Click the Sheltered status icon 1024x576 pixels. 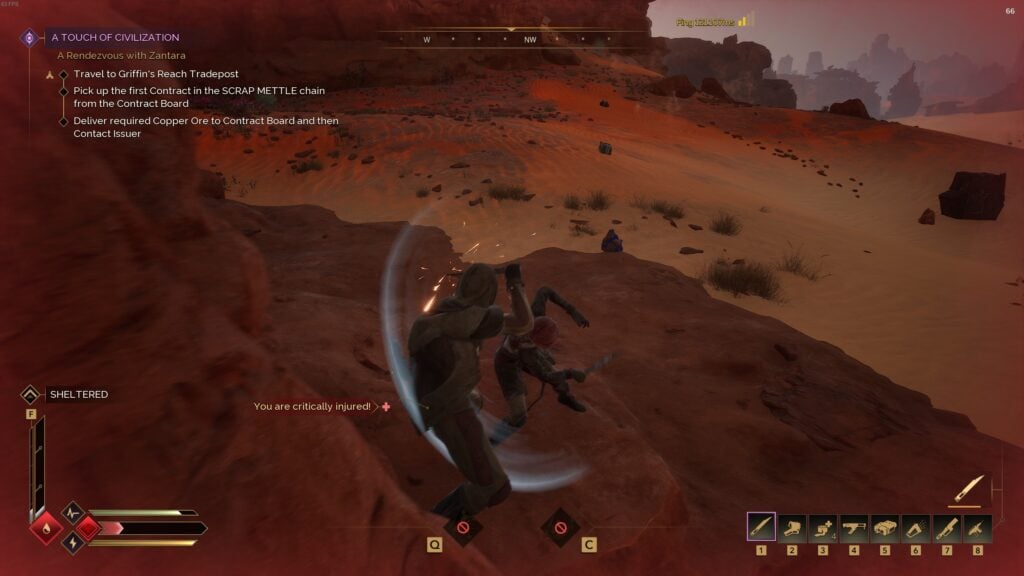tap(31, 395)
